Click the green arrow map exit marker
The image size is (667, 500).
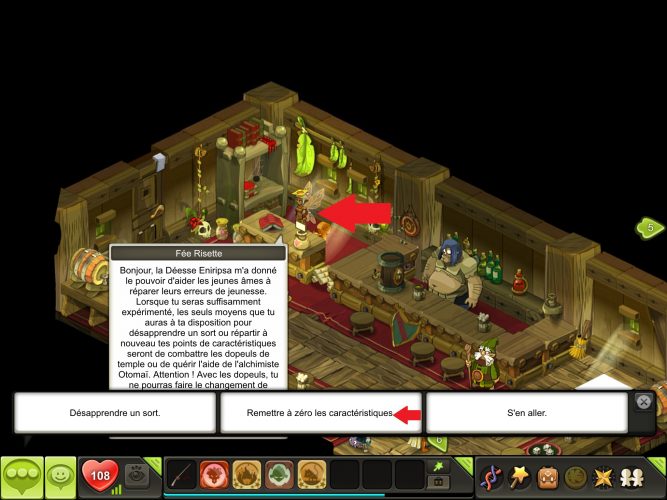pos(649,228)
